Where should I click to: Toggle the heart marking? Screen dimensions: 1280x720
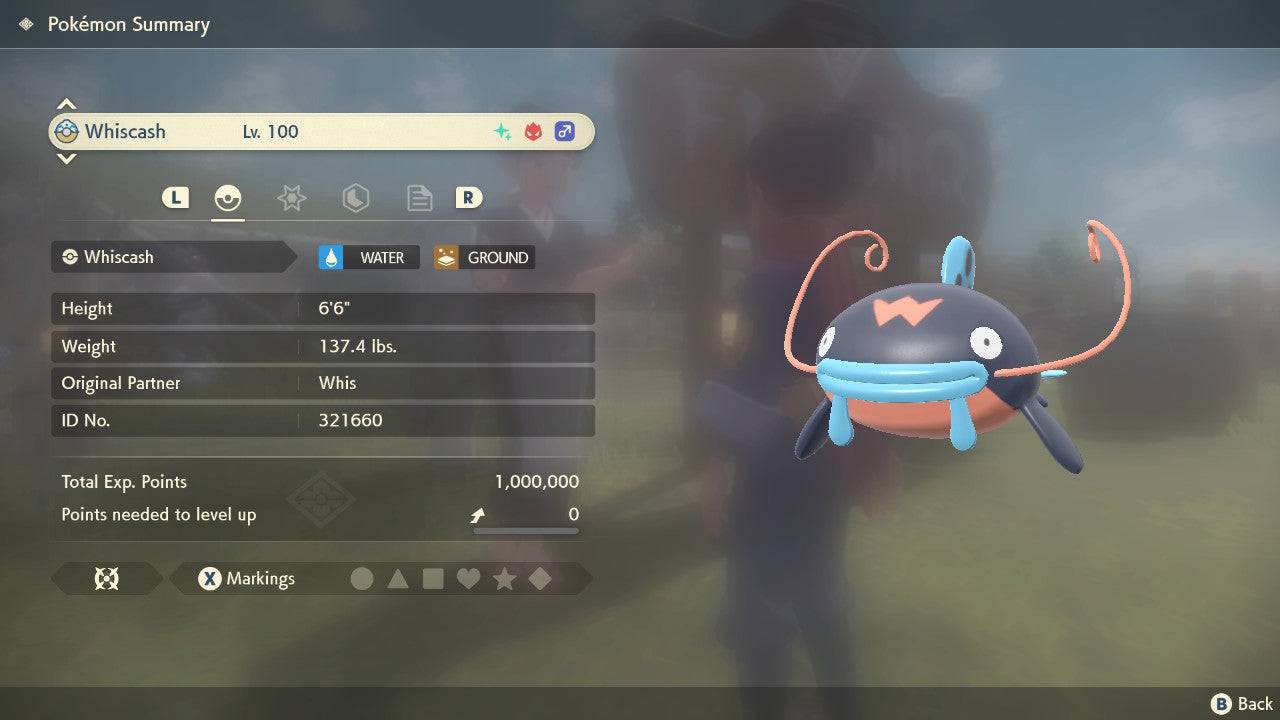pyautogui.click(x=468, y=579)
